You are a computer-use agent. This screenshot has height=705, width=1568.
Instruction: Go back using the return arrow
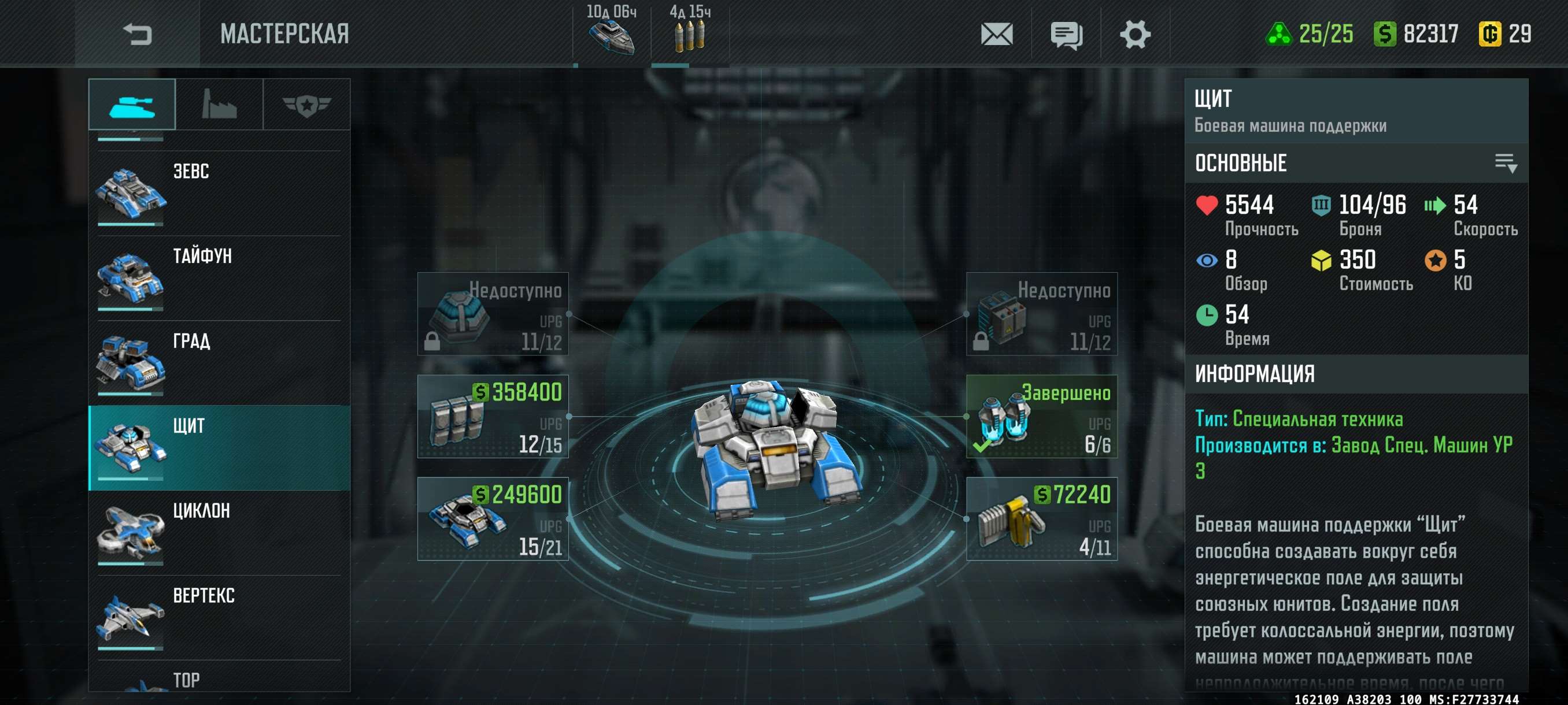(137, 34)
